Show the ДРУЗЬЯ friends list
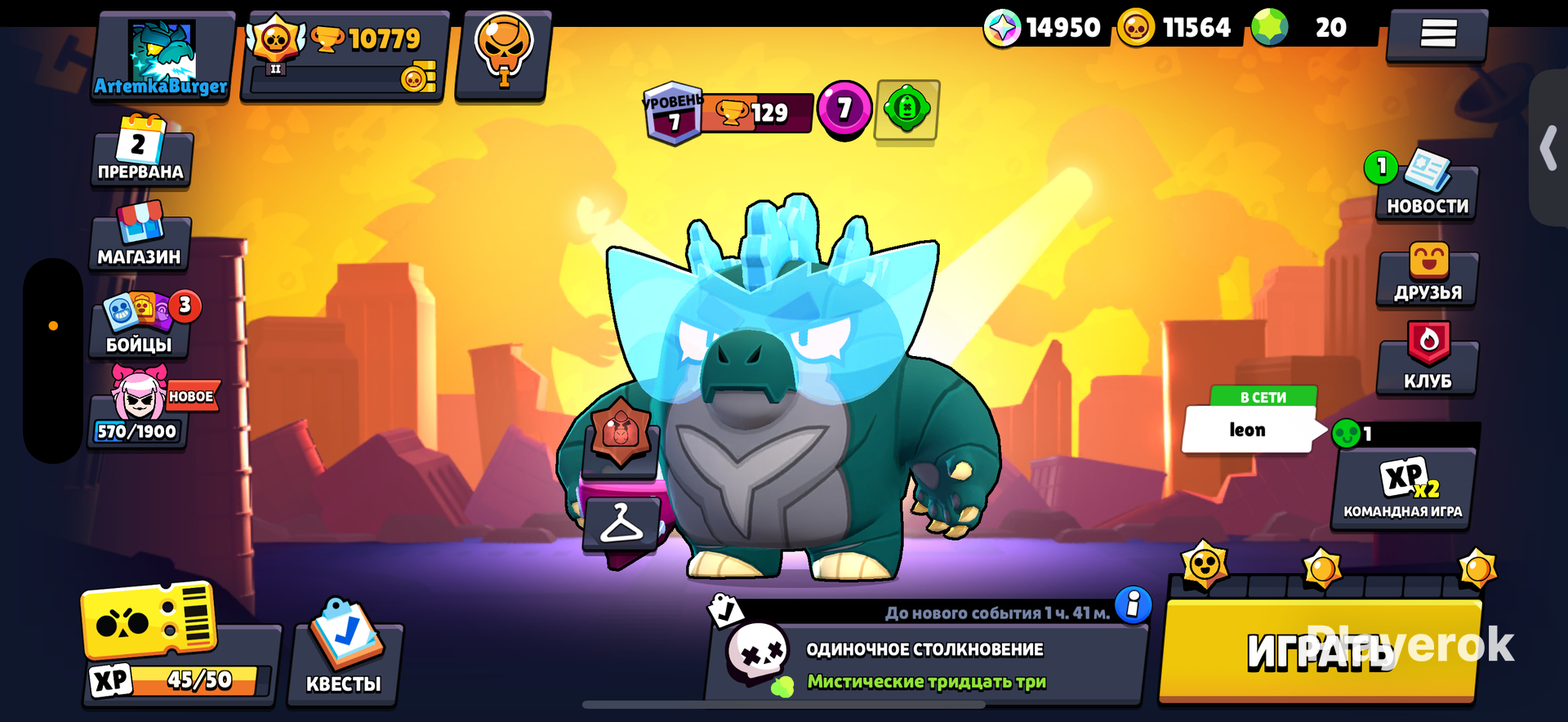Image resolution: width=1568 pixels, height=722 pixels. [1428, 278]
